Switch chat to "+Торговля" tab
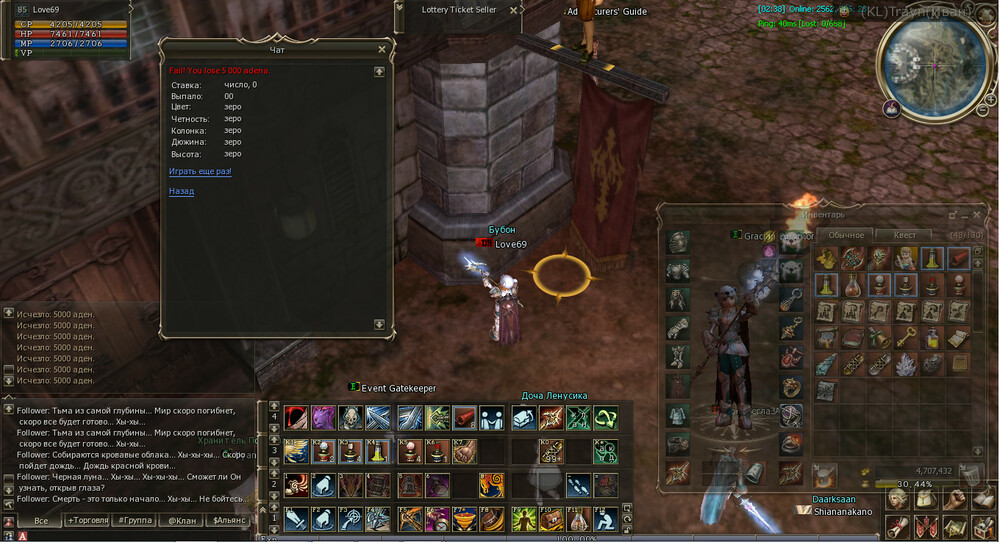 pos(90,520)
